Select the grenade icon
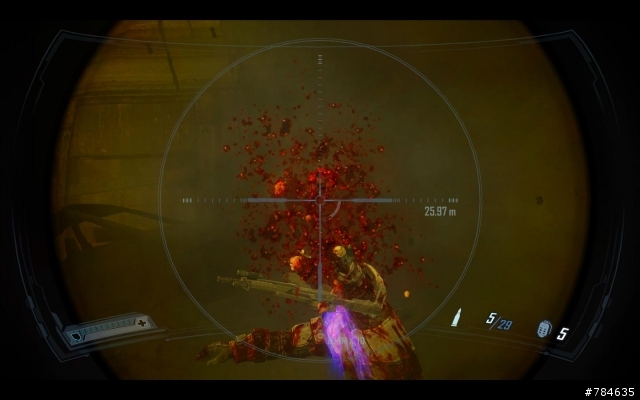Viewport: 640px width, 400px height. click(544, 328)
